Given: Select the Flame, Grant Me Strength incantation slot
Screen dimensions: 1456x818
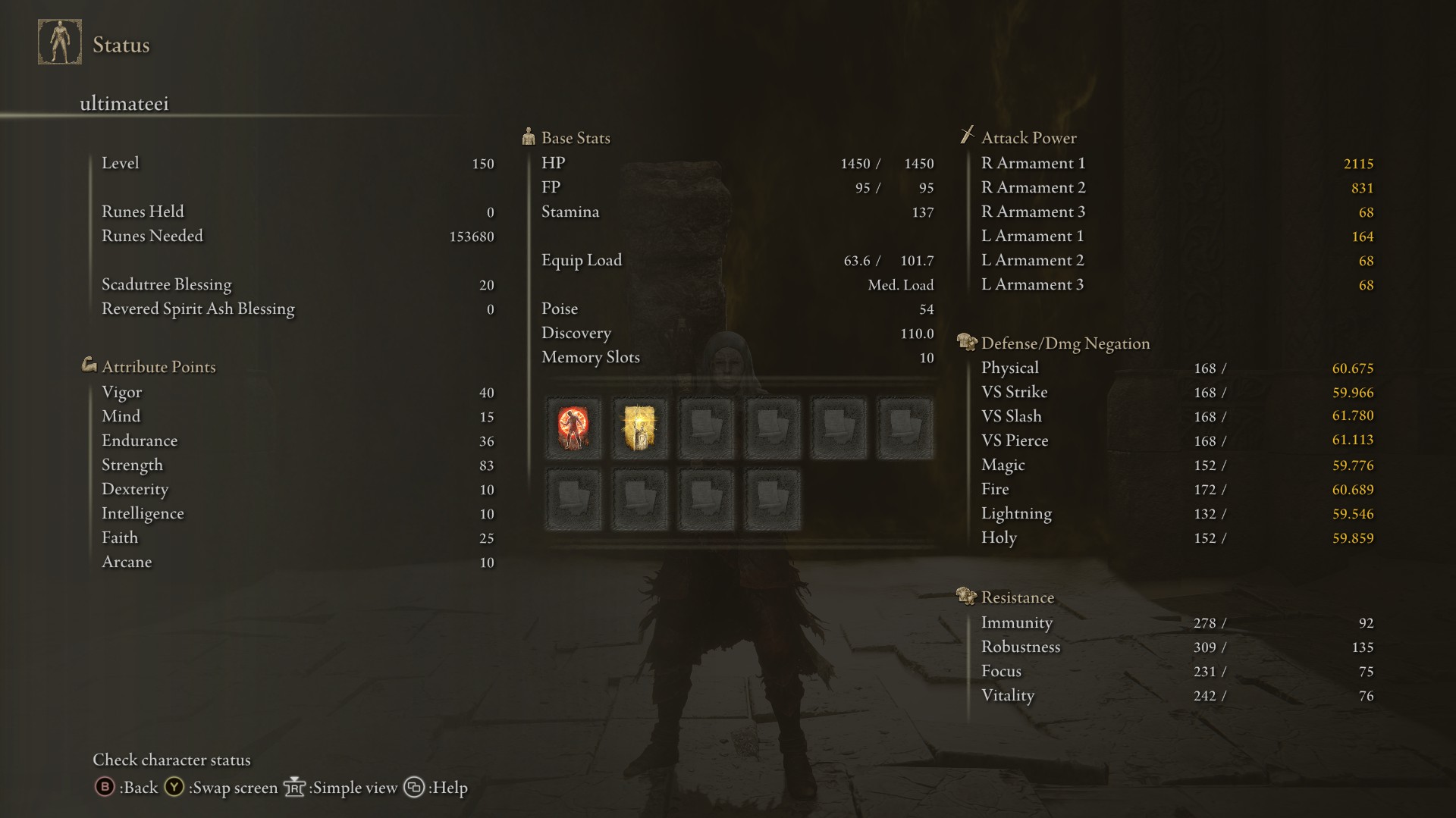Looking at the screenshot, I should (573, 428).
